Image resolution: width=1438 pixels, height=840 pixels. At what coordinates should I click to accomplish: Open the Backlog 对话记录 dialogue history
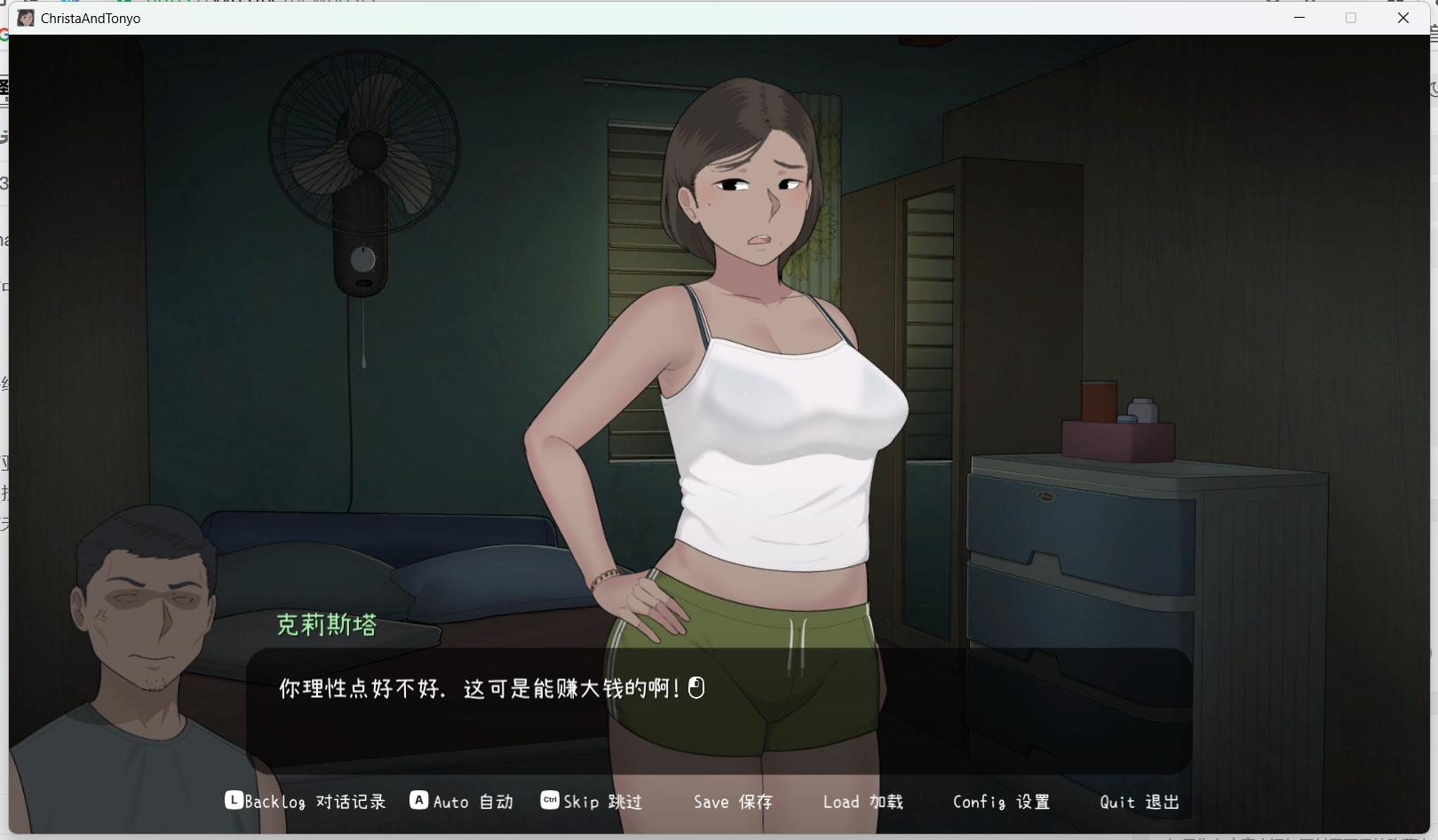(306, 802)
